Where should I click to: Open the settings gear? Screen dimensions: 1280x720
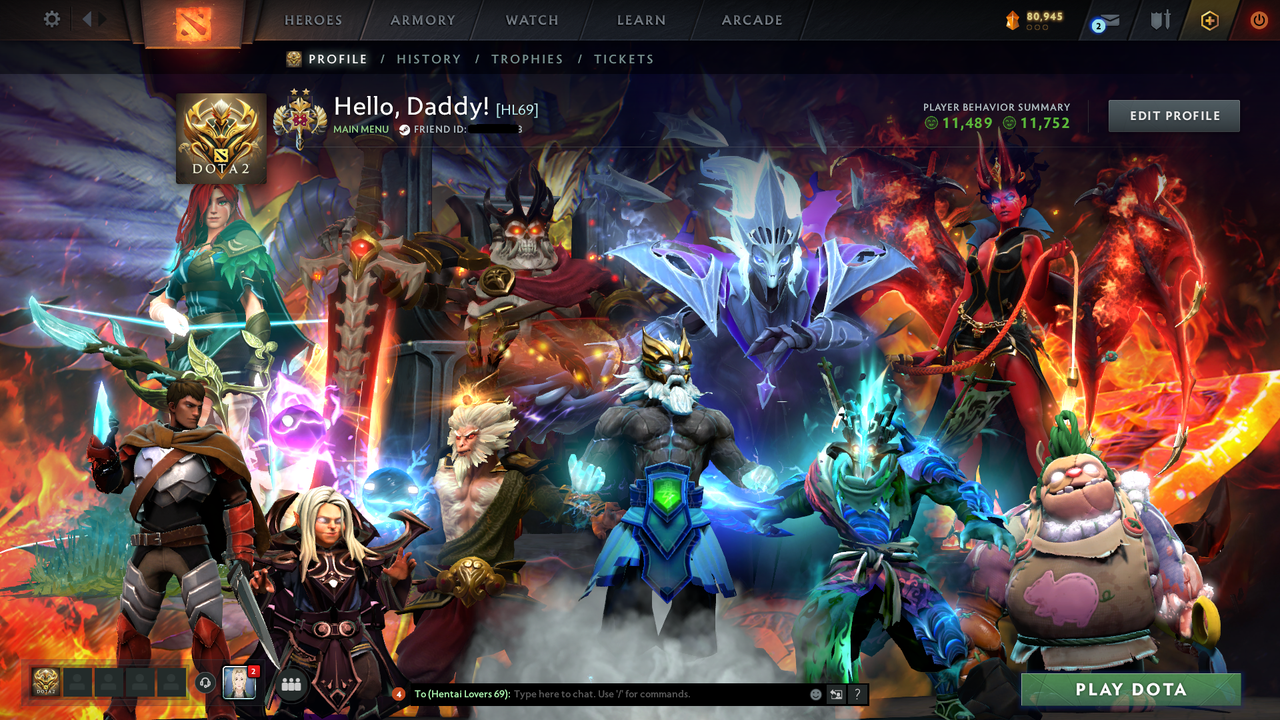pyautogui.click(x=51, y=18)
